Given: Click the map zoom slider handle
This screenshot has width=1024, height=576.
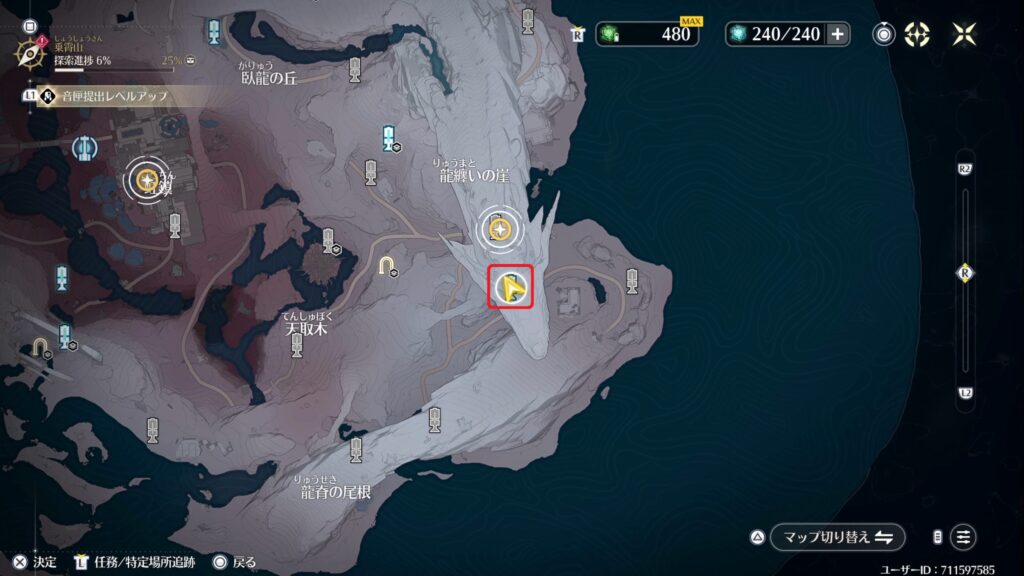Looking at the screenshot, I should coord(964,274).
